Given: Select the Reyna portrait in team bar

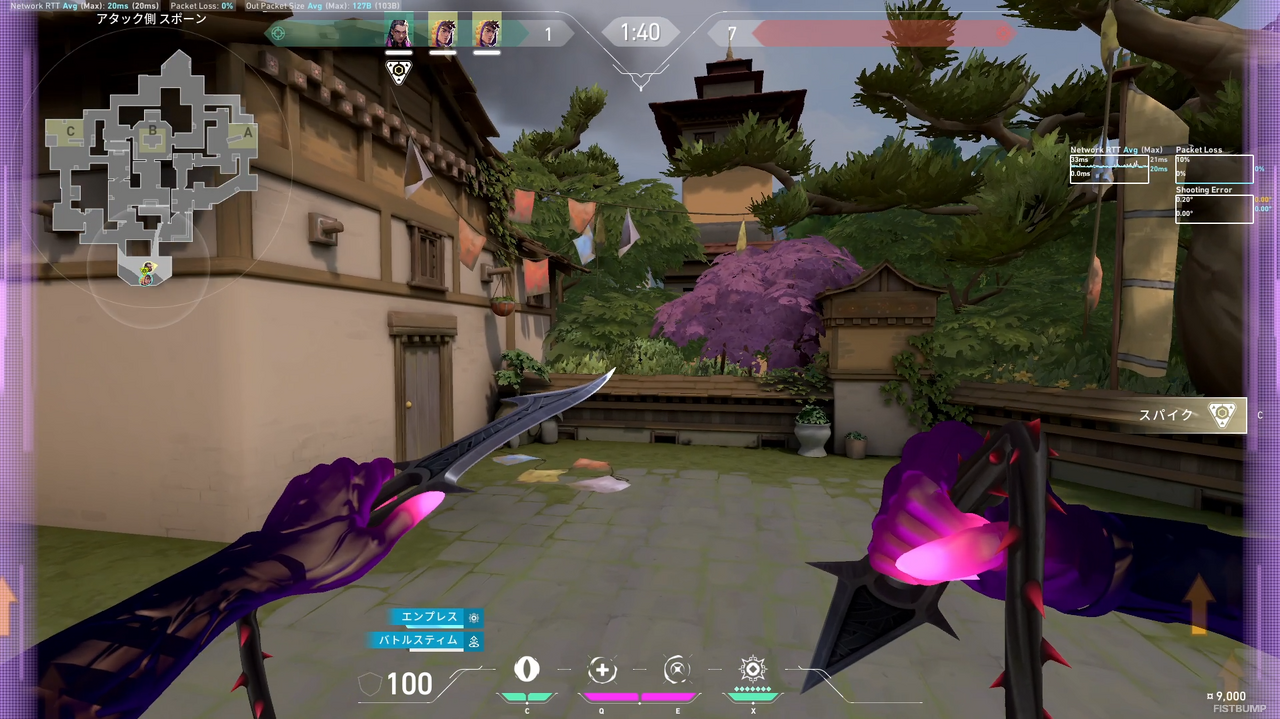Looking at the screenshot, I should [x=399, y=30].
